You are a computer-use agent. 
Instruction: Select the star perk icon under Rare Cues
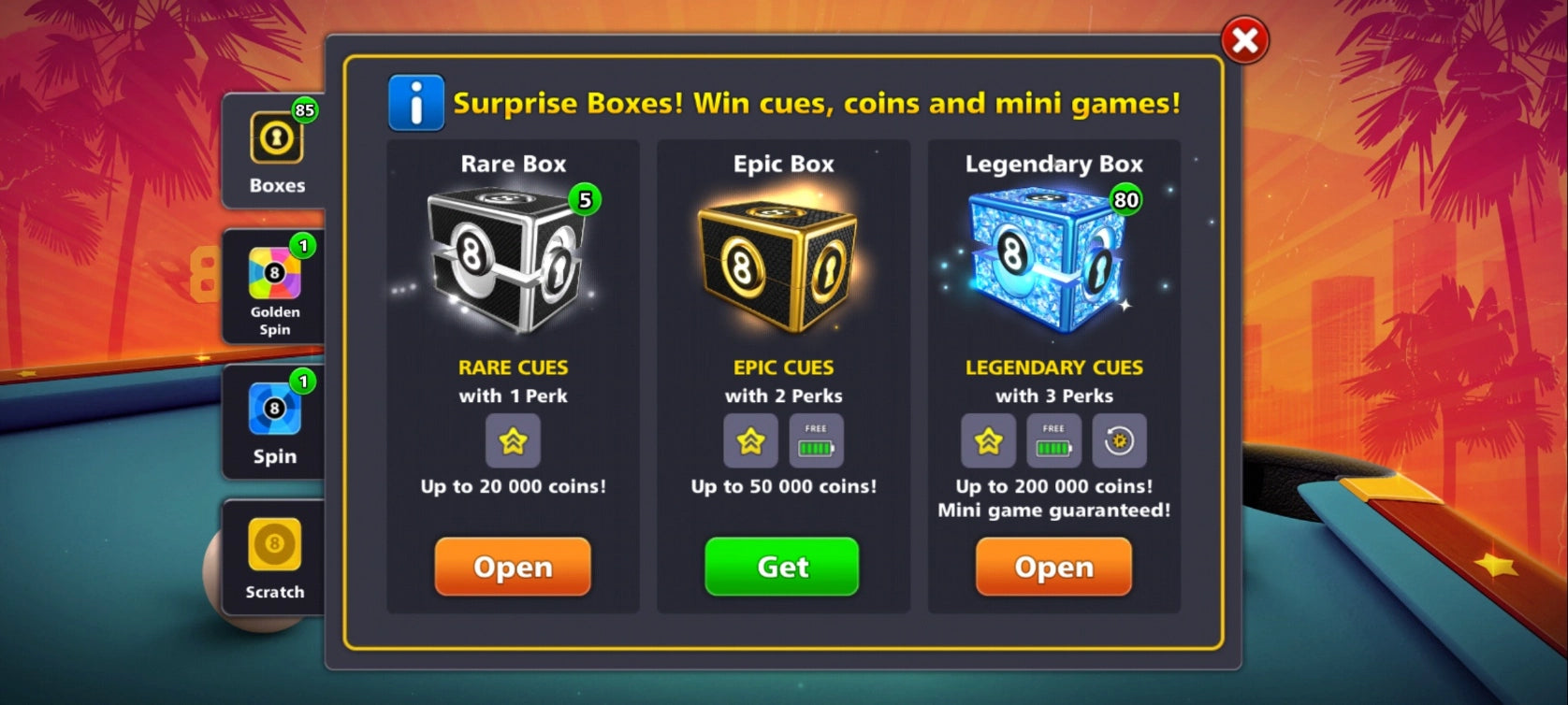[513, 440]
